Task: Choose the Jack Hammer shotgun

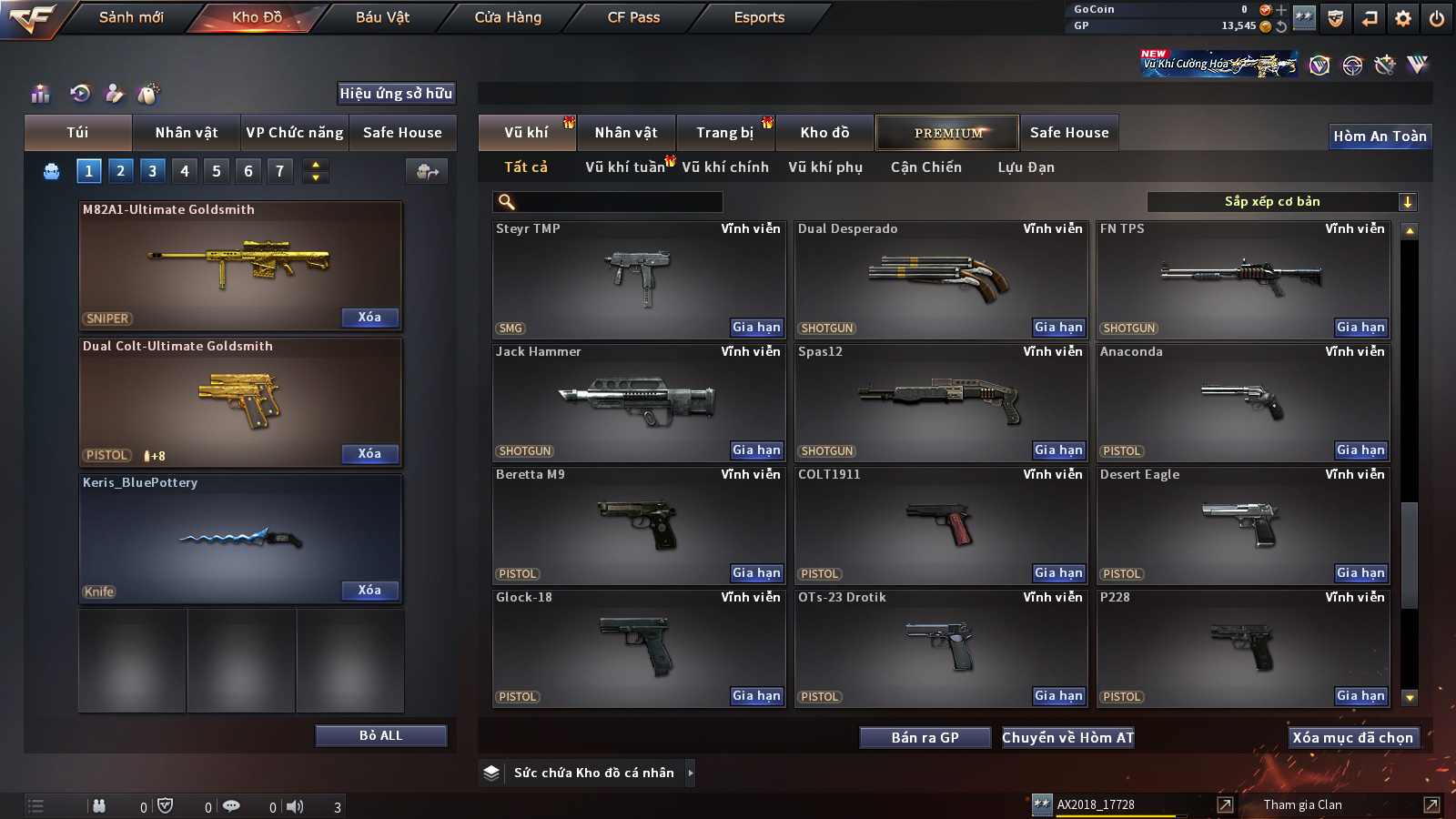Action: point(637,400)
